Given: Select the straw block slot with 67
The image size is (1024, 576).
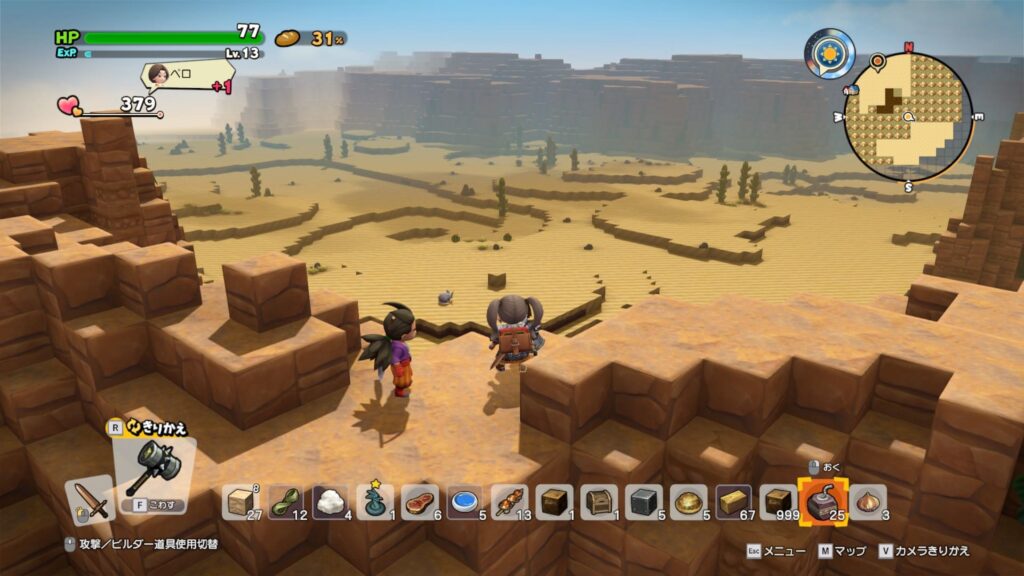Looking at the screenshot, I should (733, 502).
